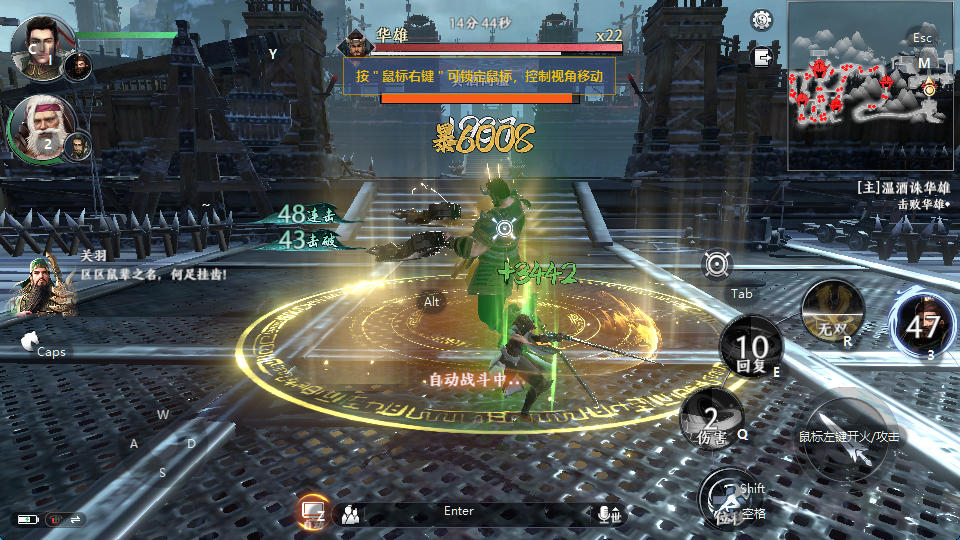Use the 回复 recovery skill

coord(752,348)
